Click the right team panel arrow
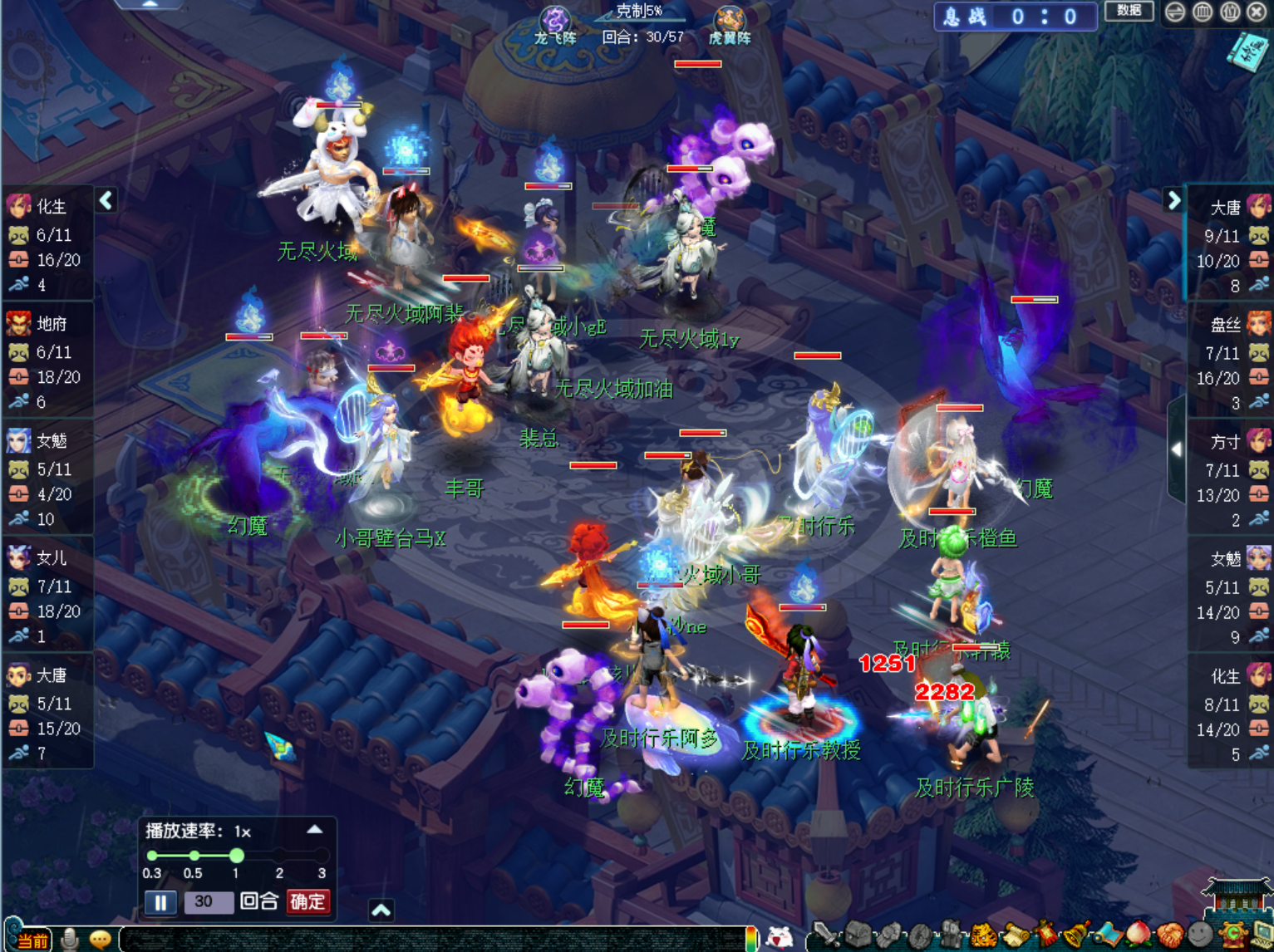The width and height of the screenshot is (1274, 952). click(1173, 200)
